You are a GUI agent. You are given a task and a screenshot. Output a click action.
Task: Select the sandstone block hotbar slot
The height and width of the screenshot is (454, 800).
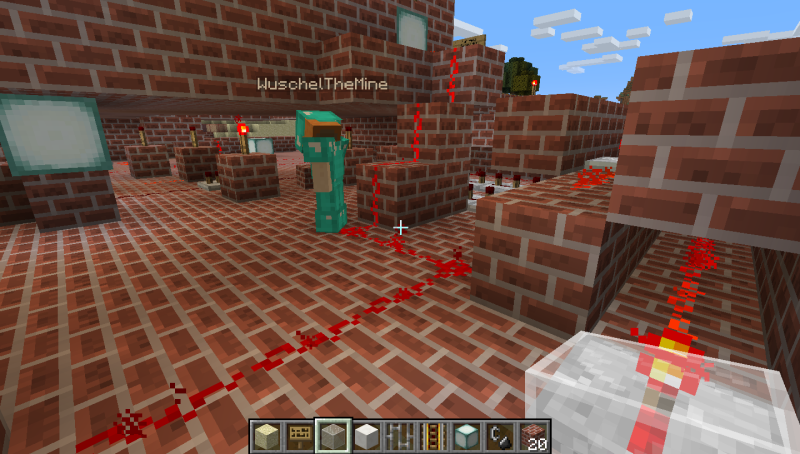click(x=267, y=436)
